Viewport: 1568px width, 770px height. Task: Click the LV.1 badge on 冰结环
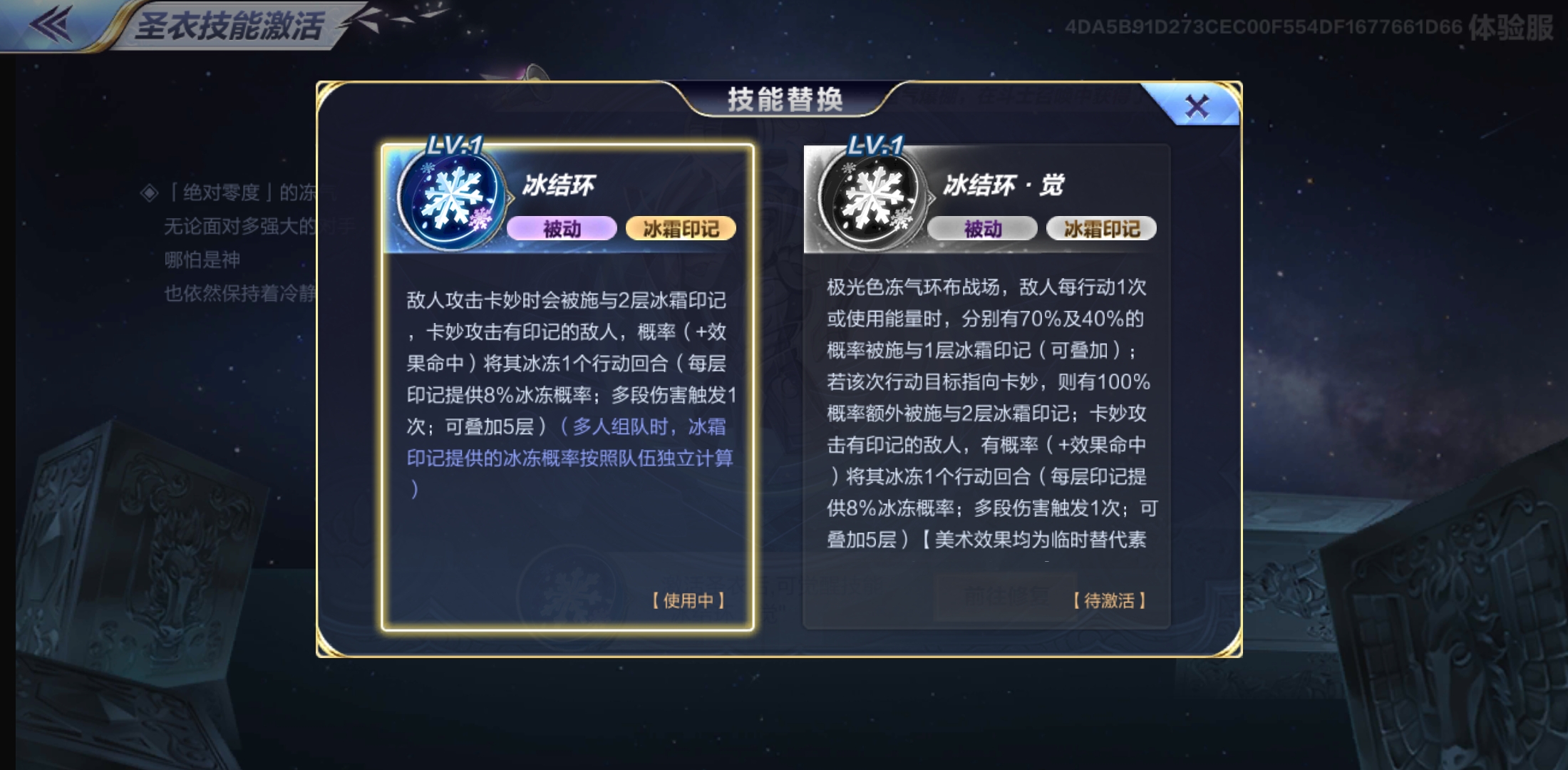coord(455,143)
